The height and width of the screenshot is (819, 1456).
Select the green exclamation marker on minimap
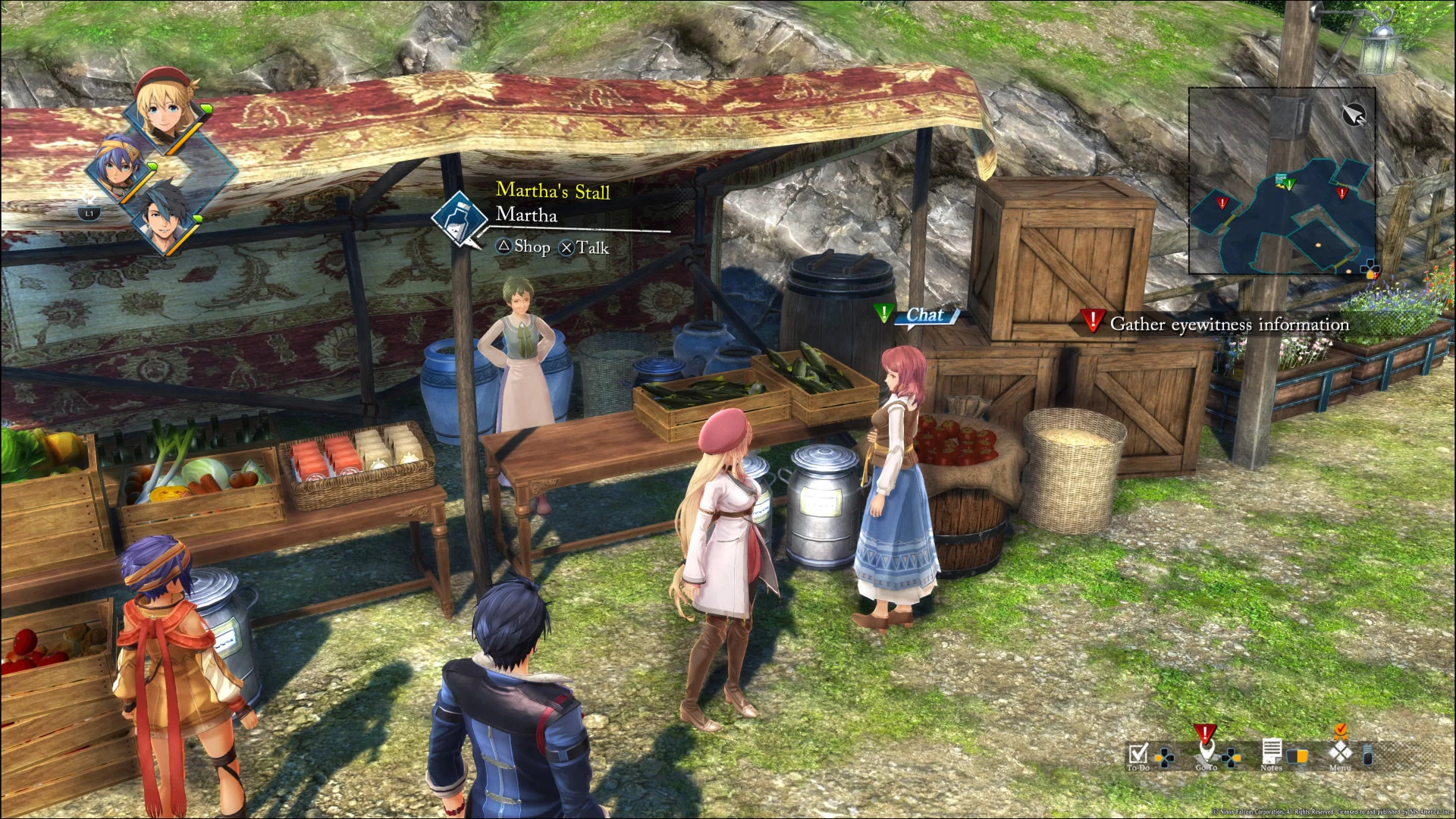tap(1289, 184)
